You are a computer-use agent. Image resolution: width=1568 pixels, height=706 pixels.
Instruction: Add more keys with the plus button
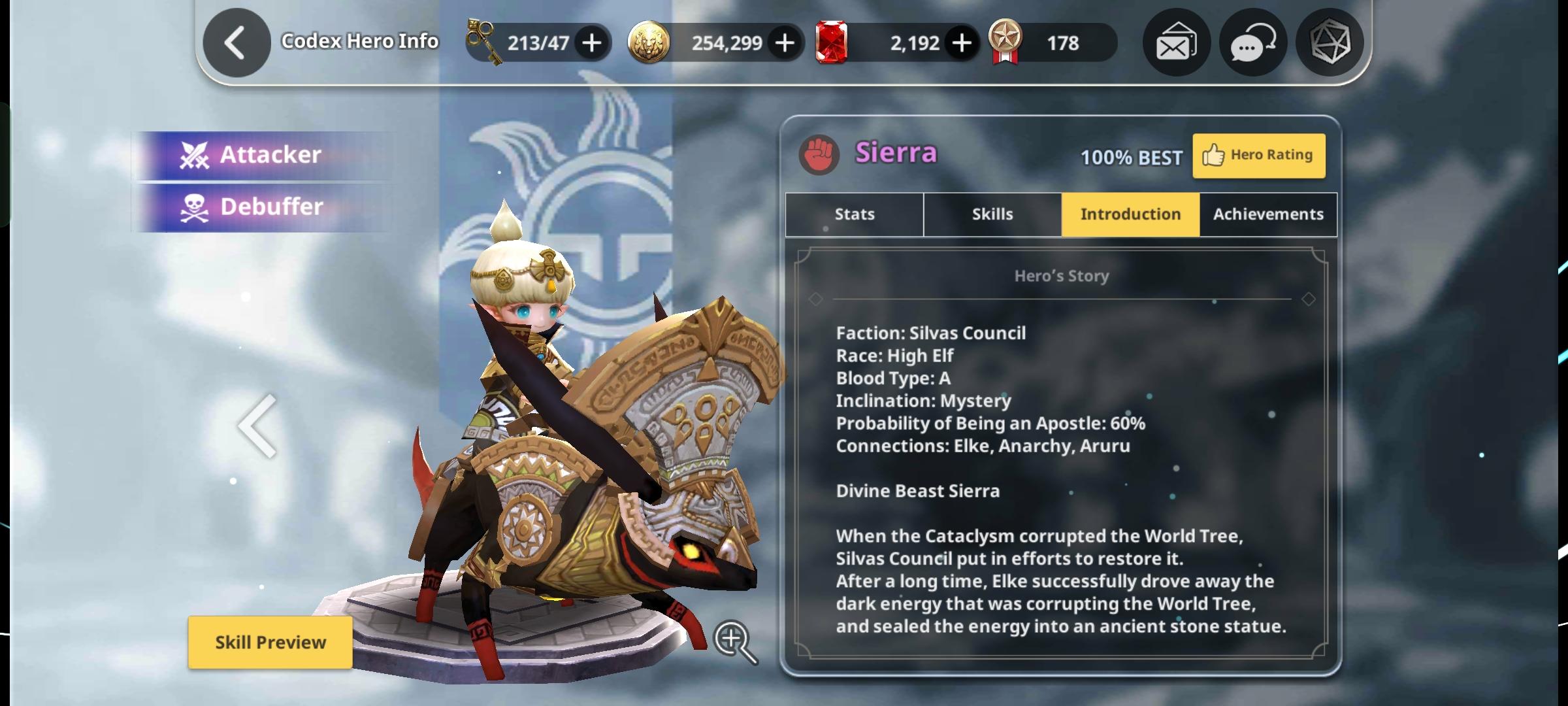591,43
